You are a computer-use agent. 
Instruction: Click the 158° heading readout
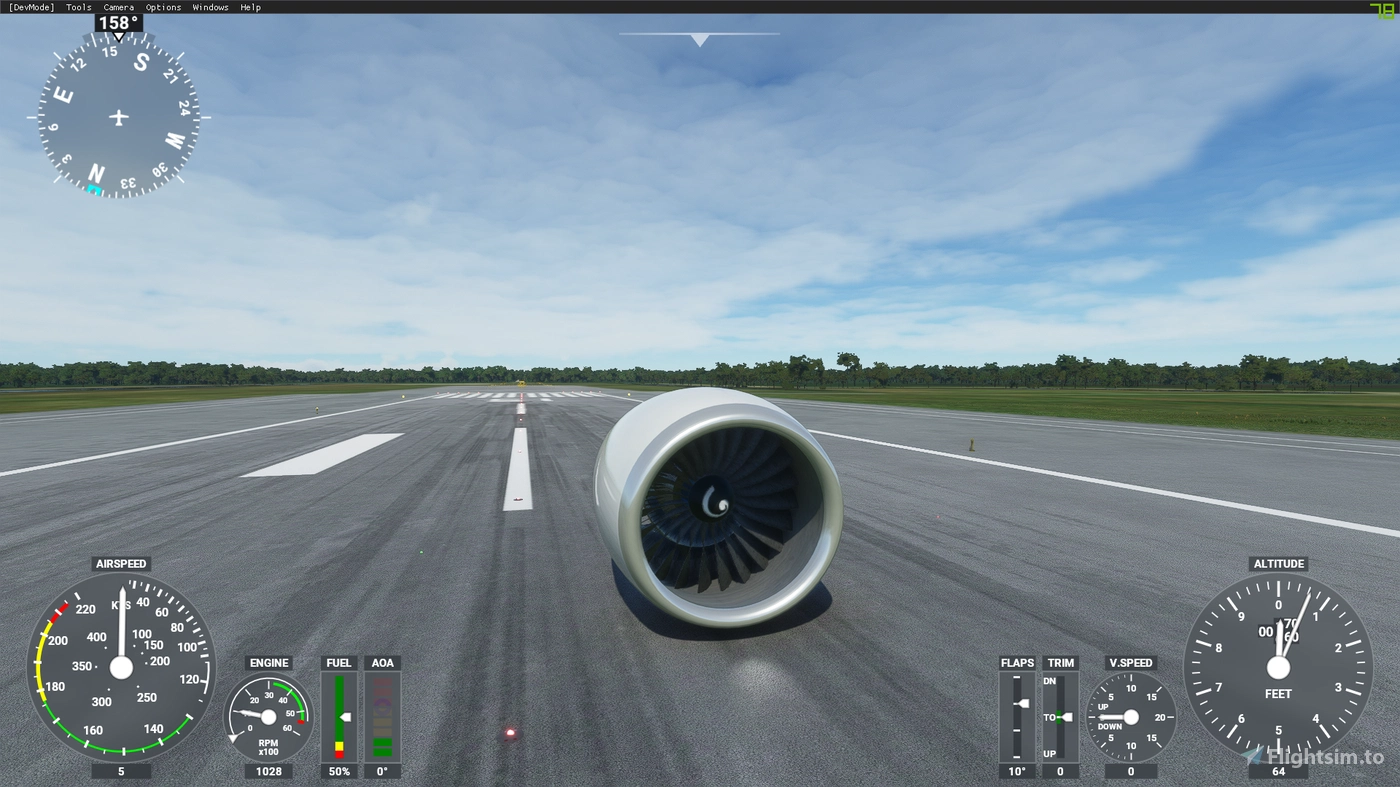(x=116, y=20)
